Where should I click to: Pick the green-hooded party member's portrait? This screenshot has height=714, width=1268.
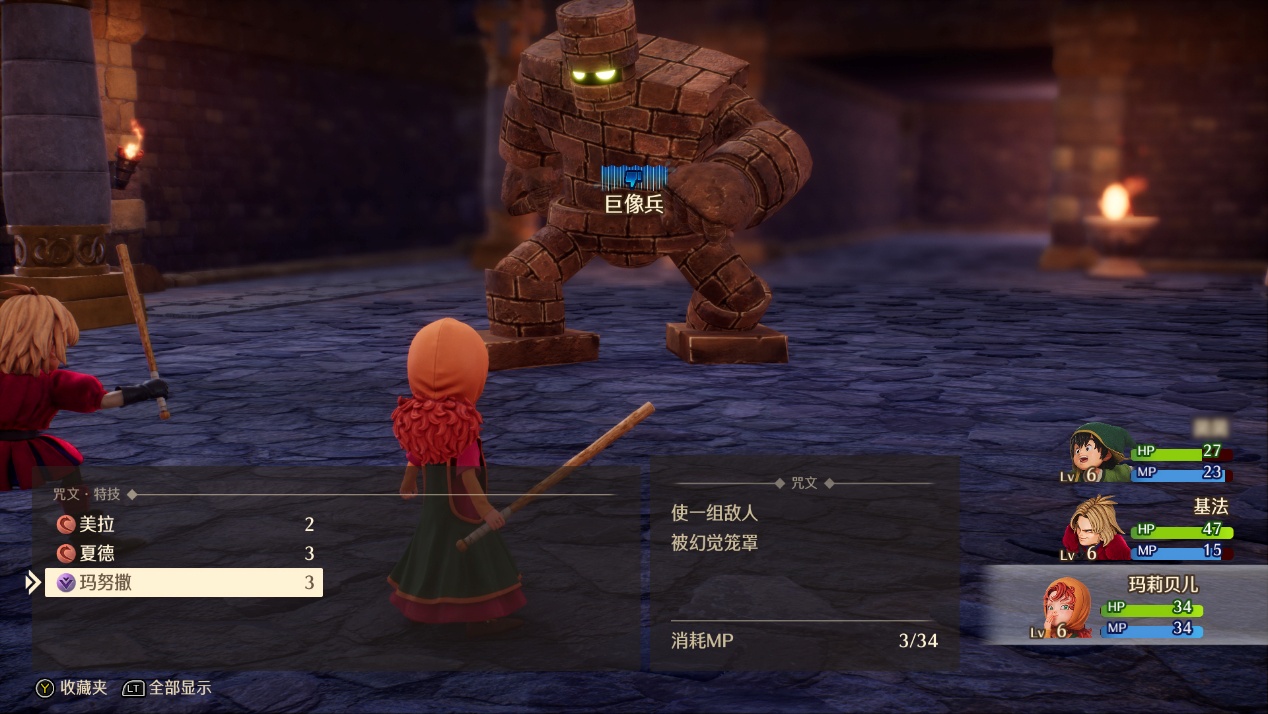pos(1097,455)
